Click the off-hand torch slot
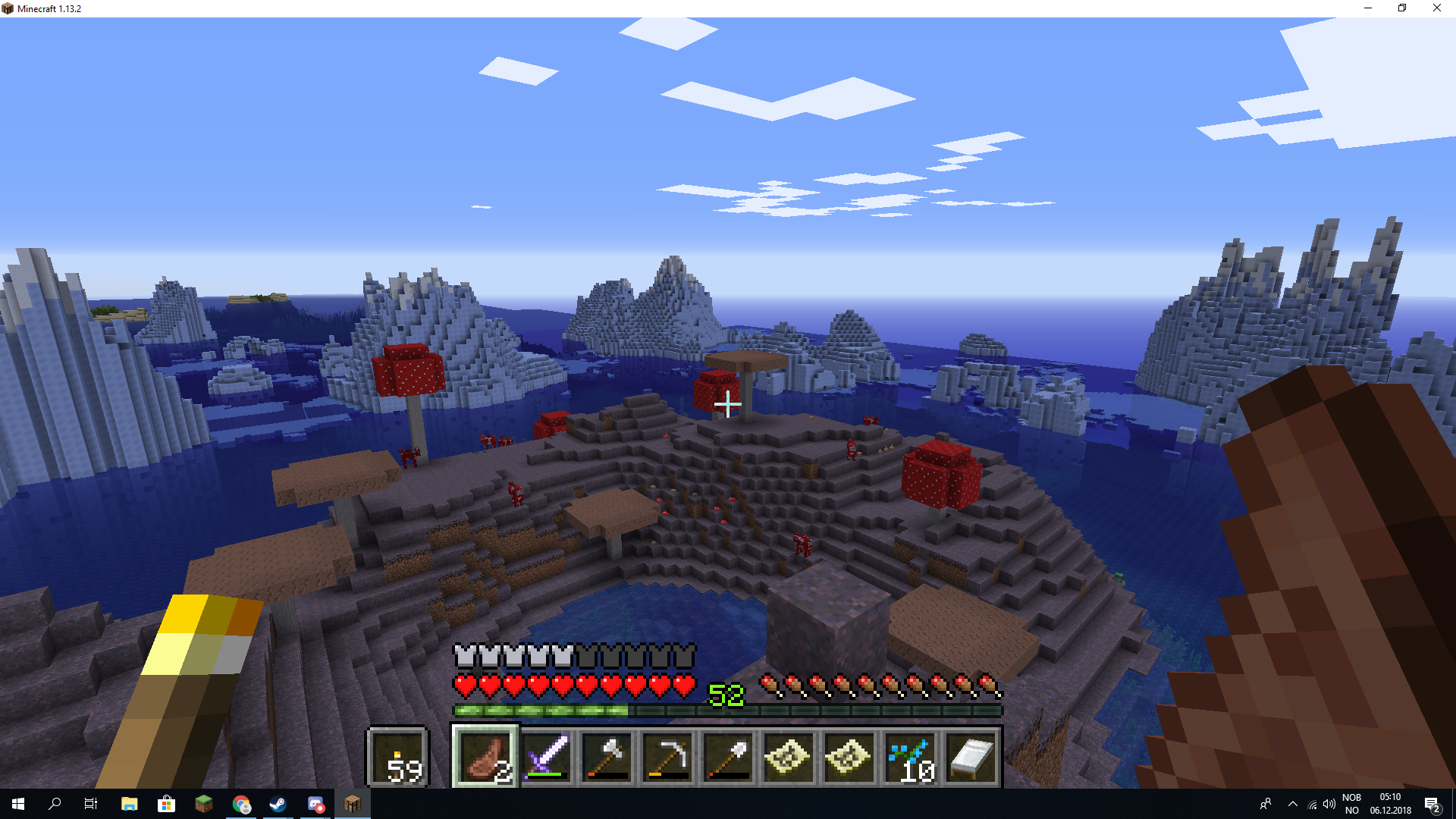 click(398, 757)
